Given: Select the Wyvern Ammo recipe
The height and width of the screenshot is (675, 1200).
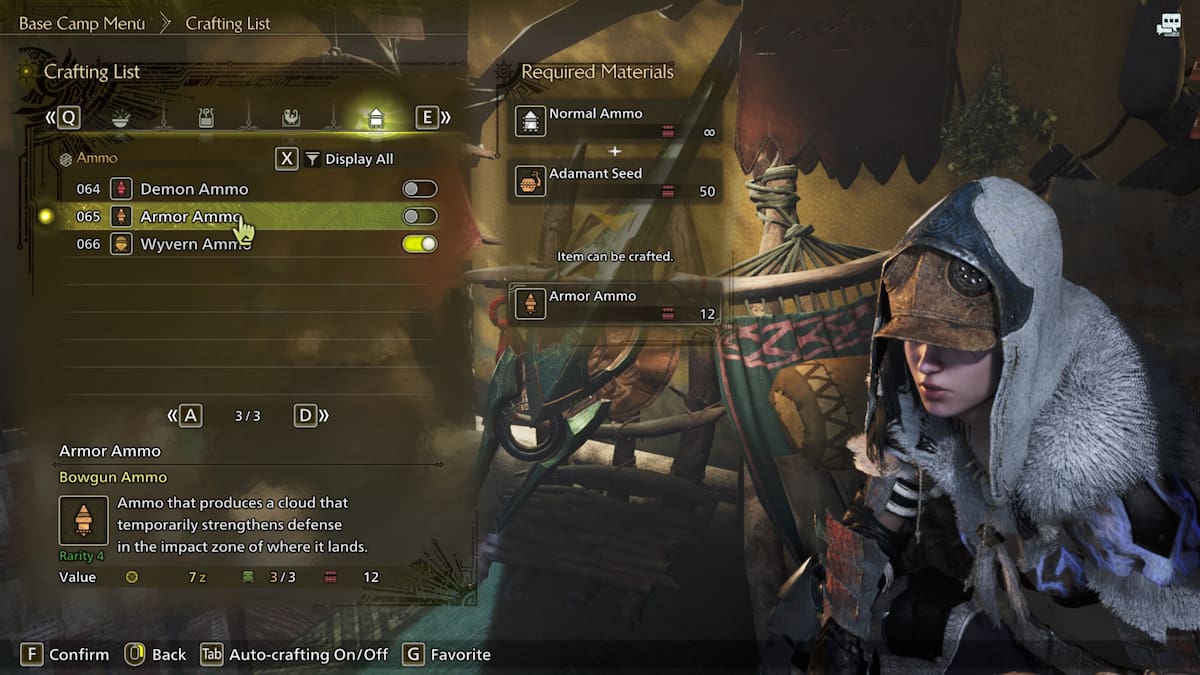Looking at the screenshot, I should (x=194, y=244).
